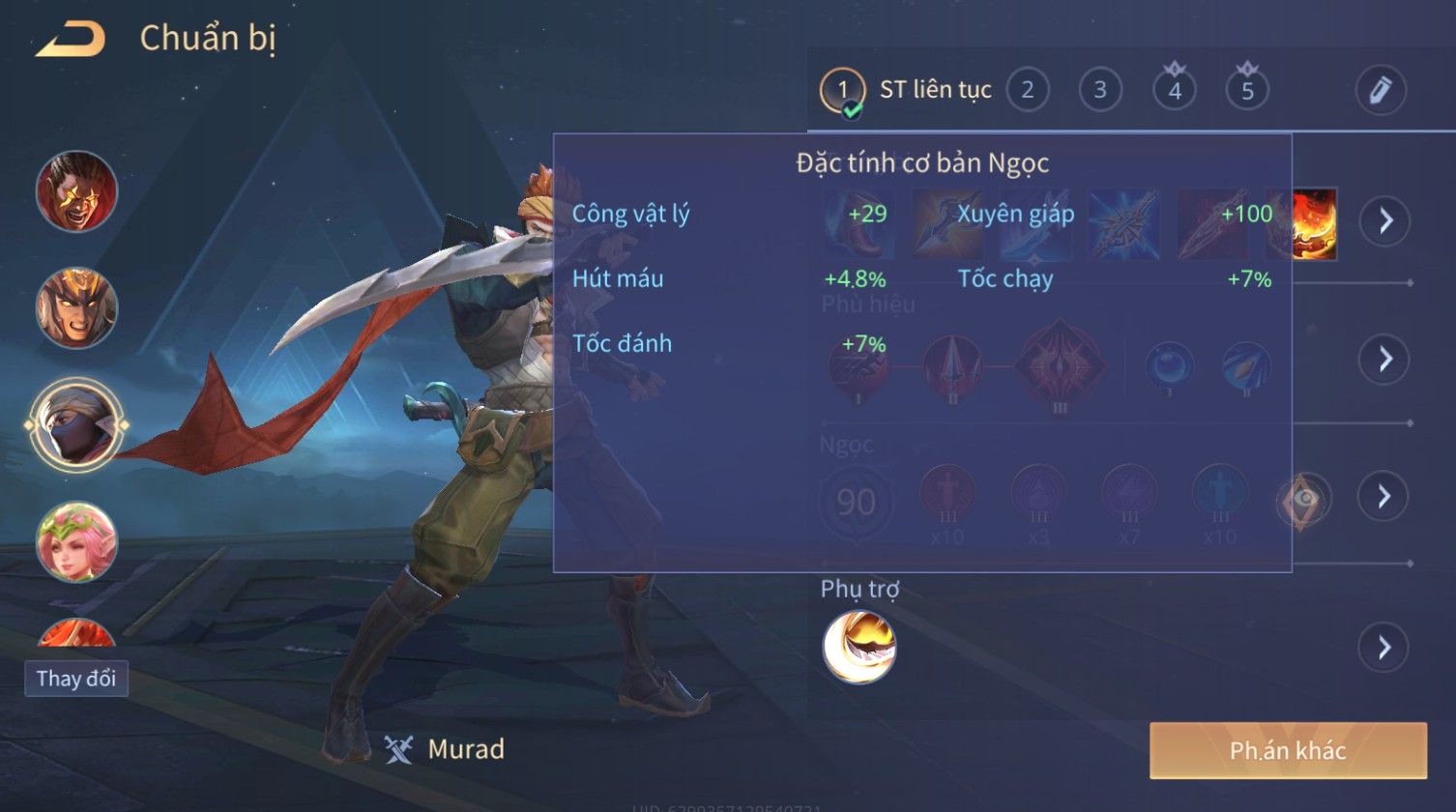Pick the golden-helmet hero portrait

click(76, 308)
